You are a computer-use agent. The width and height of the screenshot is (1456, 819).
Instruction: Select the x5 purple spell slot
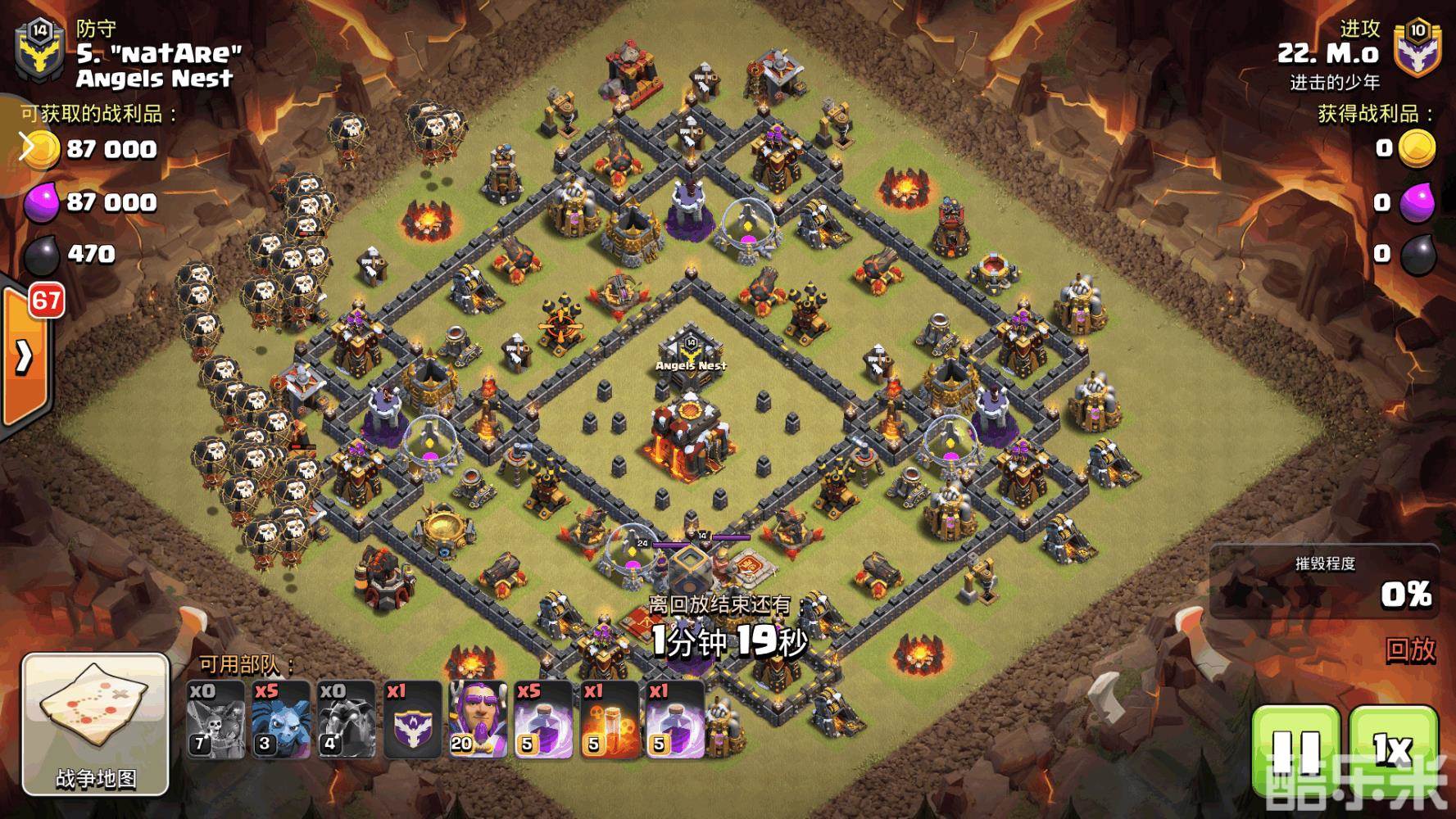[543, 720]
